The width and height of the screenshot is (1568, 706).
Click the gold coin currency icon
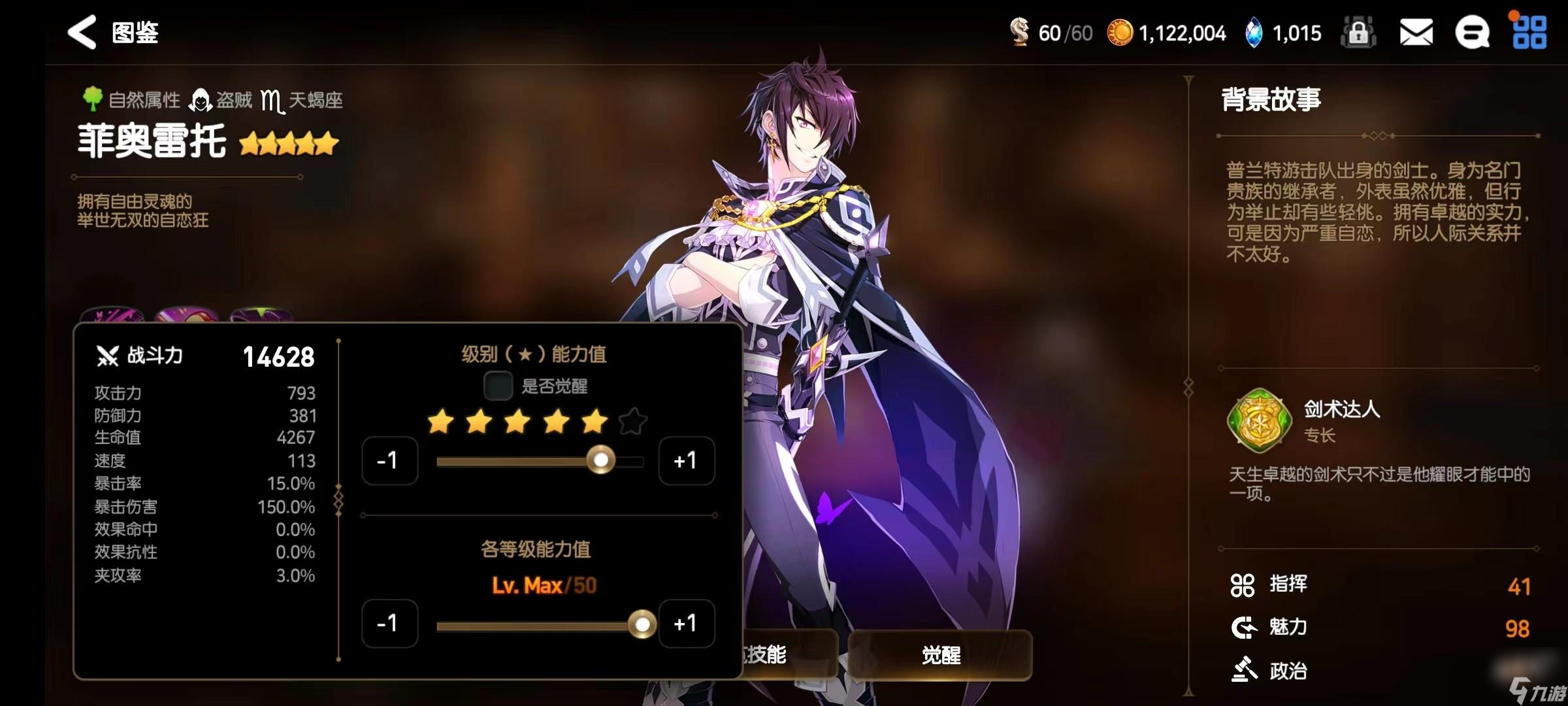coord(1120,32)
